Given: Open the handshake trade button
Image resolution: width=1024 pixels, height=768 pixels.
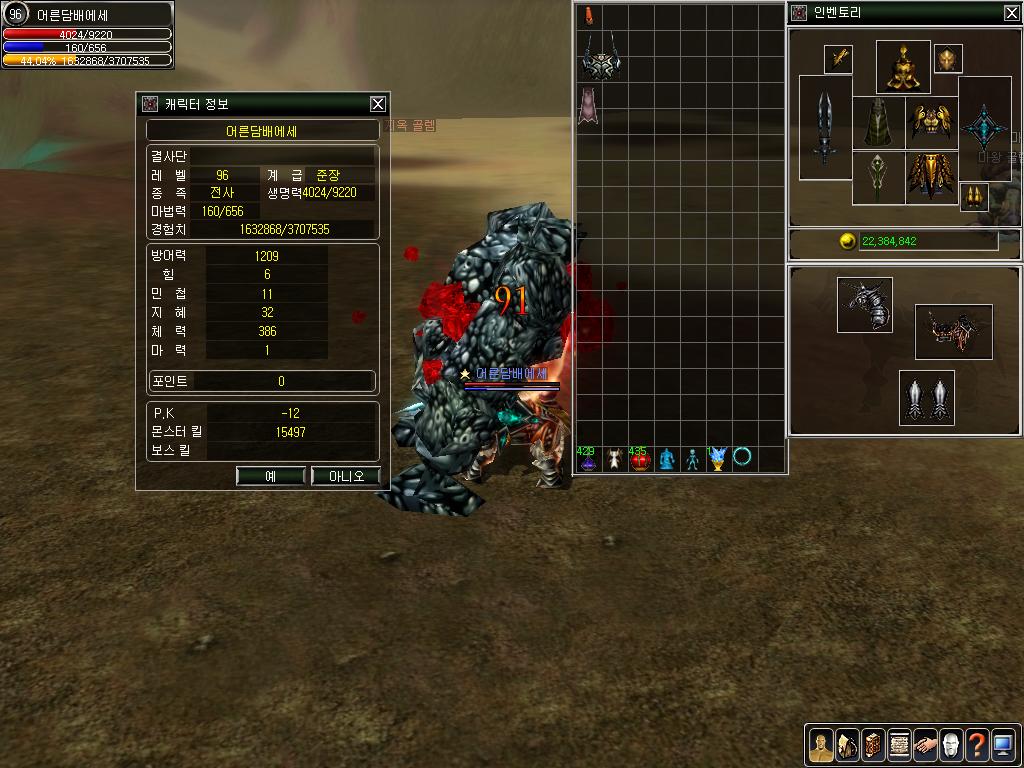Looking at the screenshot, I should tap(925, 744).
